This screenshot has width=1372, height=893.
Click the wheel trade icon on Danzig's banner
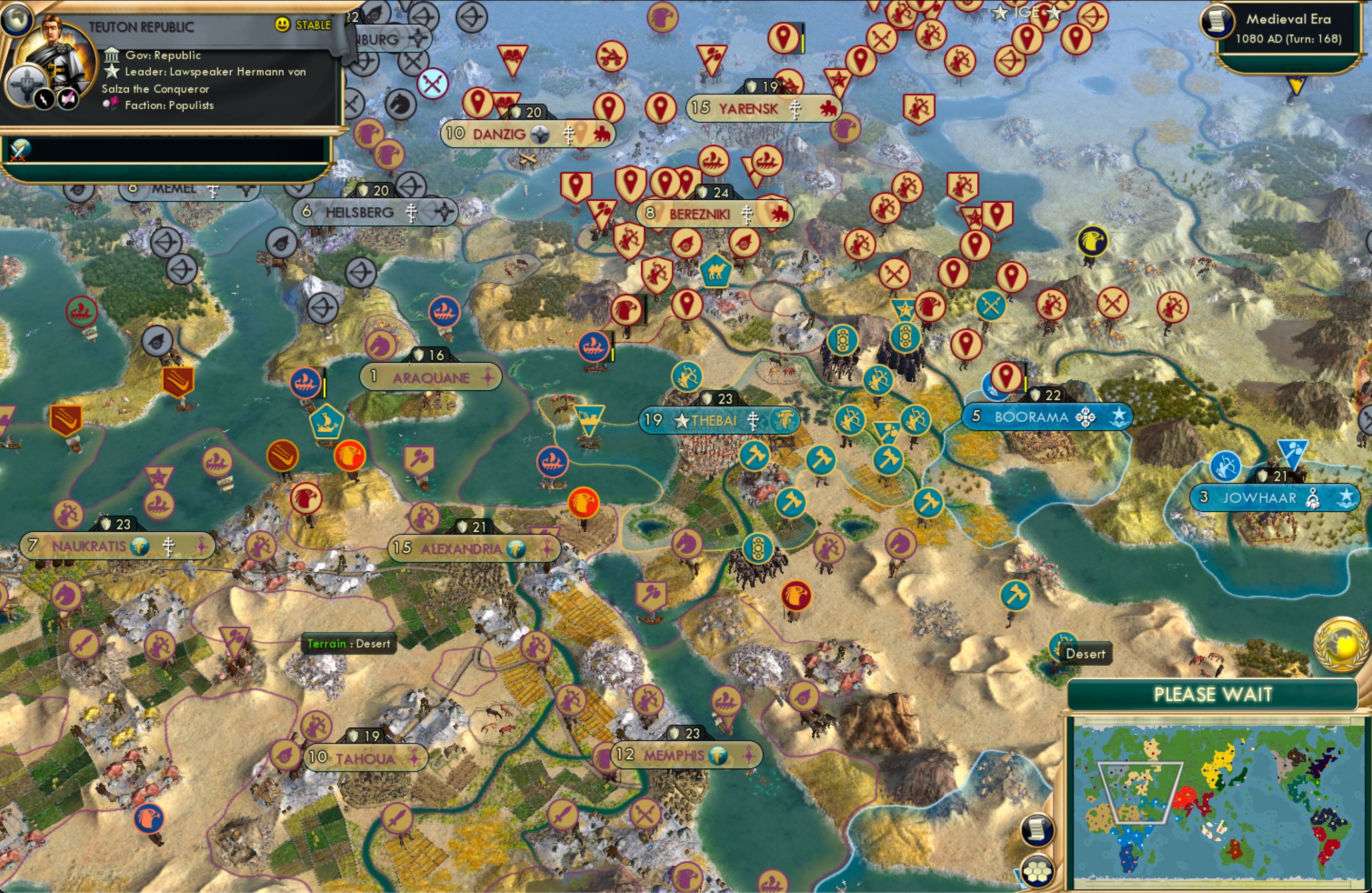tap(540, 134)
